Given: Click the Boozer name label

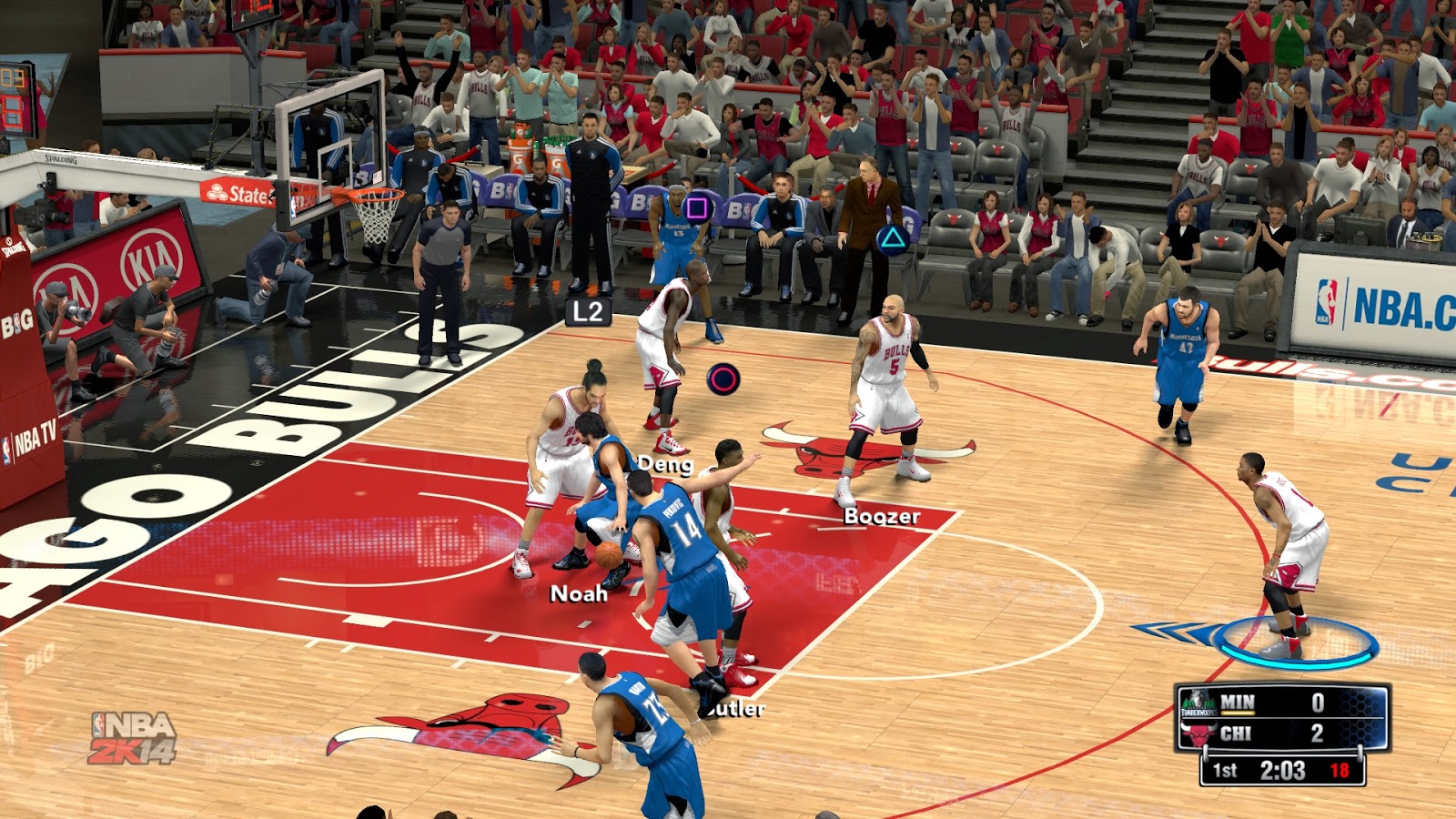Looking at the screenshot, I should [880, 519].
